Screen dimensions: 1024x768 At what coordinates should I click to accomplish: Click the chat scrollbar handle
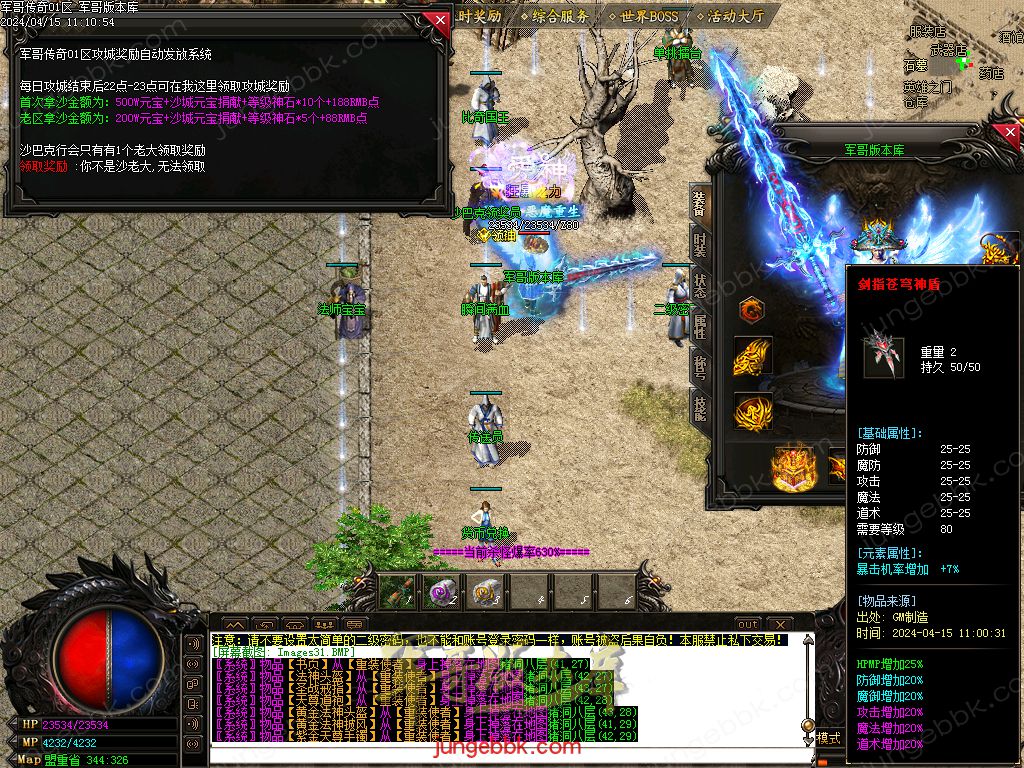tap(808, 725)
